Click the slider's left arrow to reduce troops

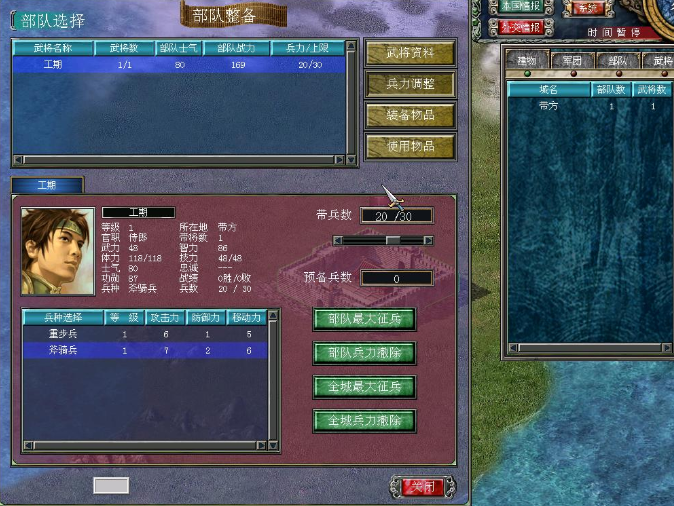point(338,240)
